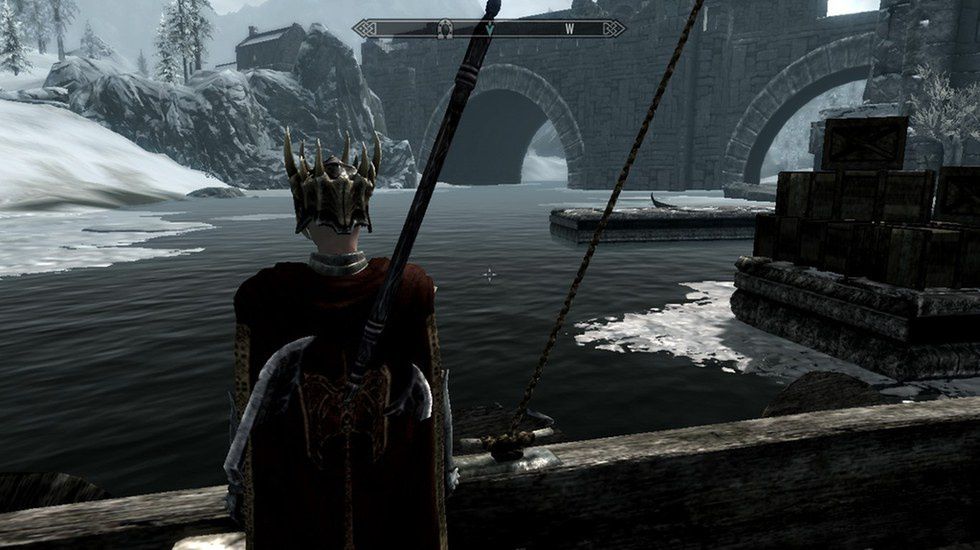
Task: Select the horseshoe-shaped location marker on compass
Action: [x=445, y=29]
